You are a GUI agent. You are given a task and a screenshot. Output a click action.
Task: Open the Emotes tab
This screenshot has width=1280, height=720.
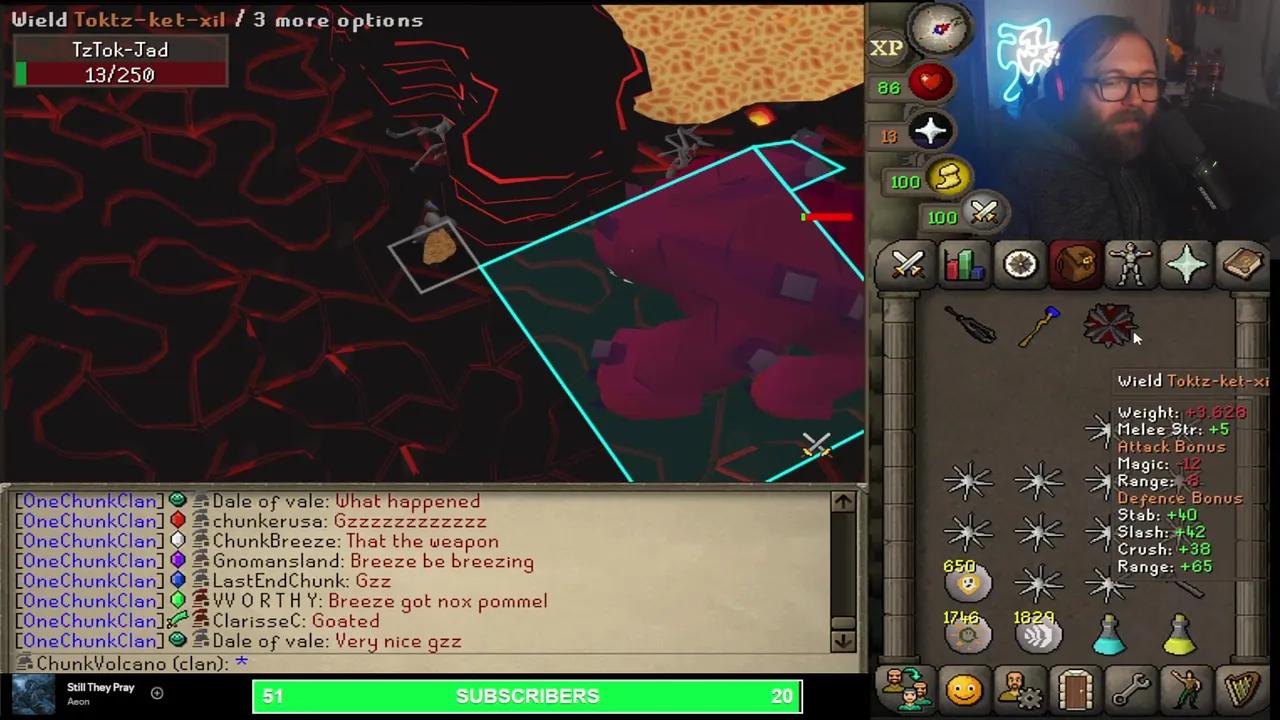(x=1187, y=690)
